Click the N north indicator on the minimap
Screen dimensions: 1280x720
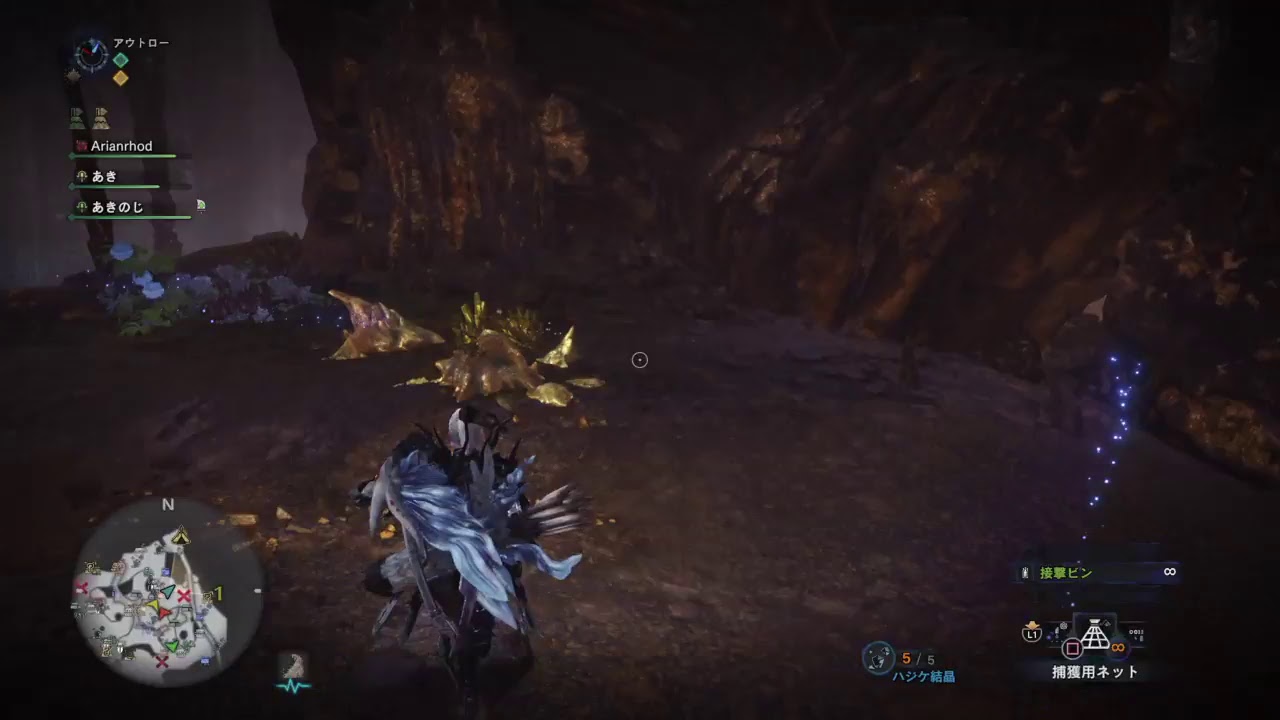click(167, 506)
